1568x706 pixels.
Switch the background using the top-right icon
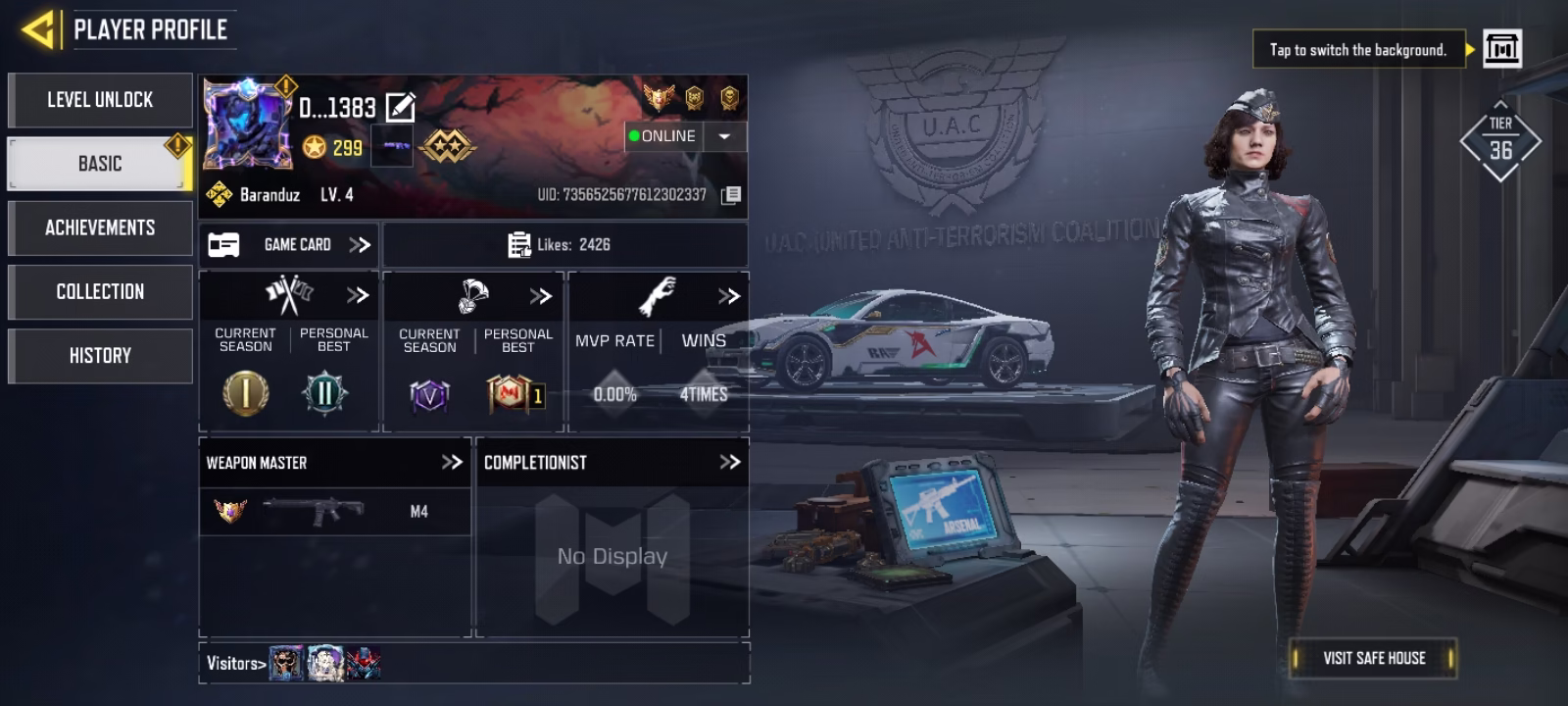click(x=1501, y=48)
